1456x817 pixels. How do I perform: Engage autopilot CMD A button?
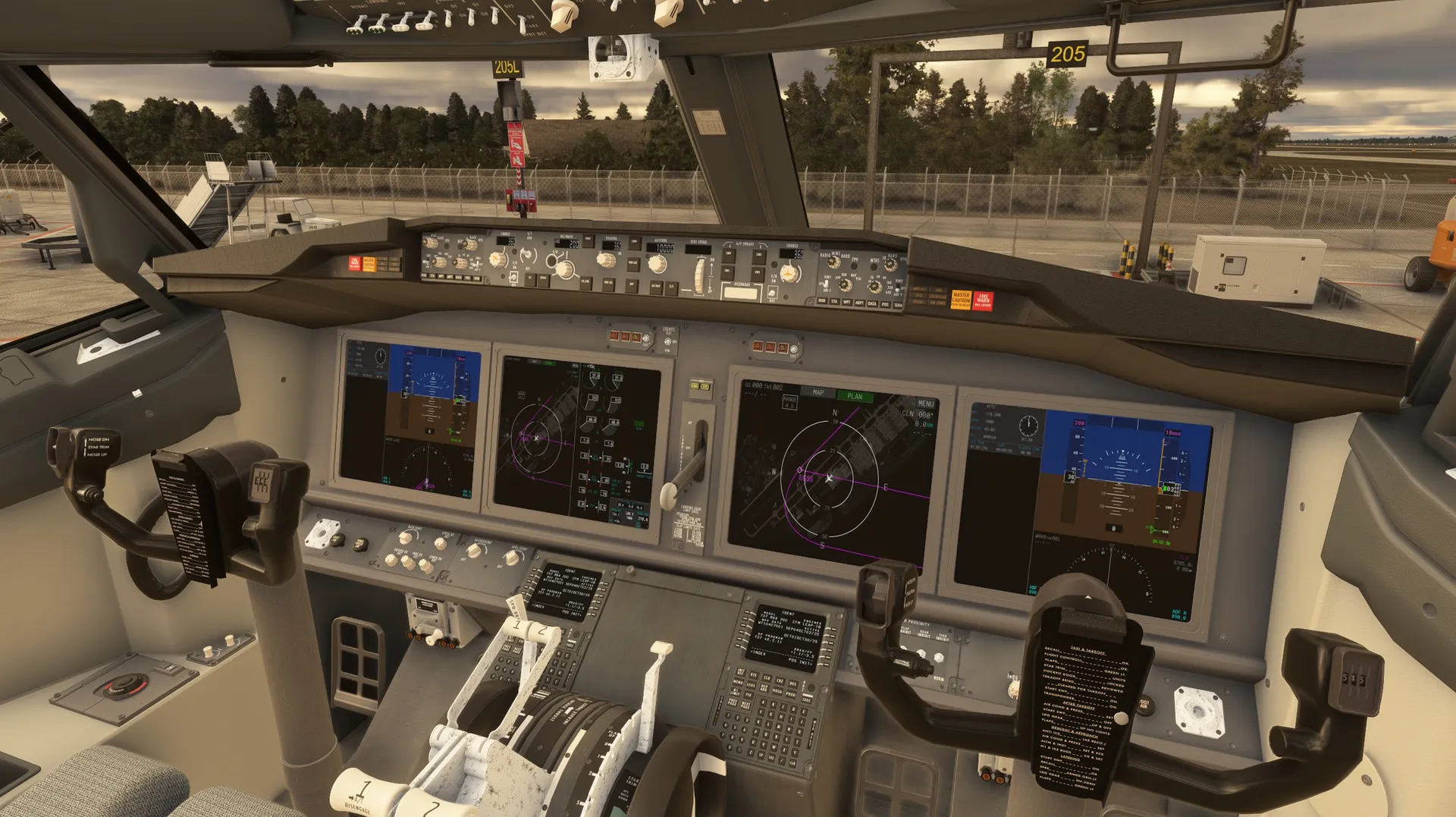point(727,256)
